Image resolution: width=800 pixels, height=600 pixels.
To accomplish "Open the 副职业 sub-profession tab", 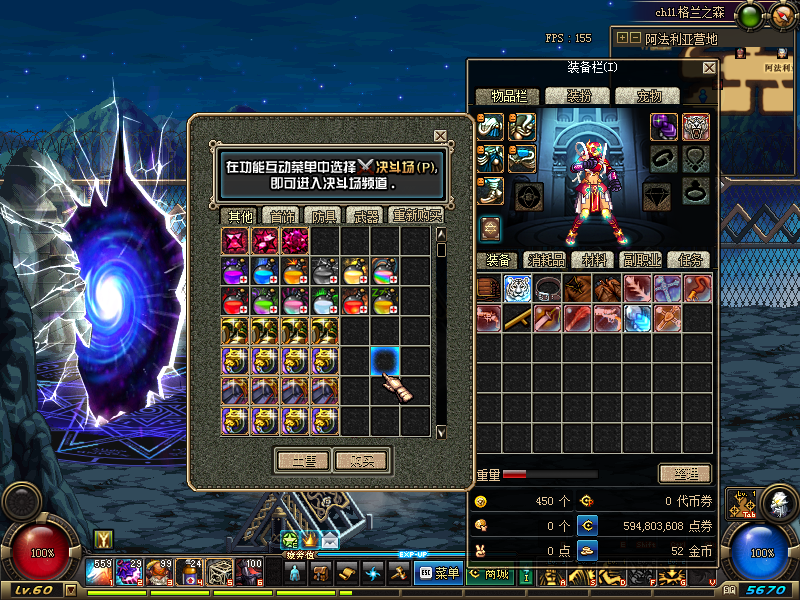I will 640,260.
